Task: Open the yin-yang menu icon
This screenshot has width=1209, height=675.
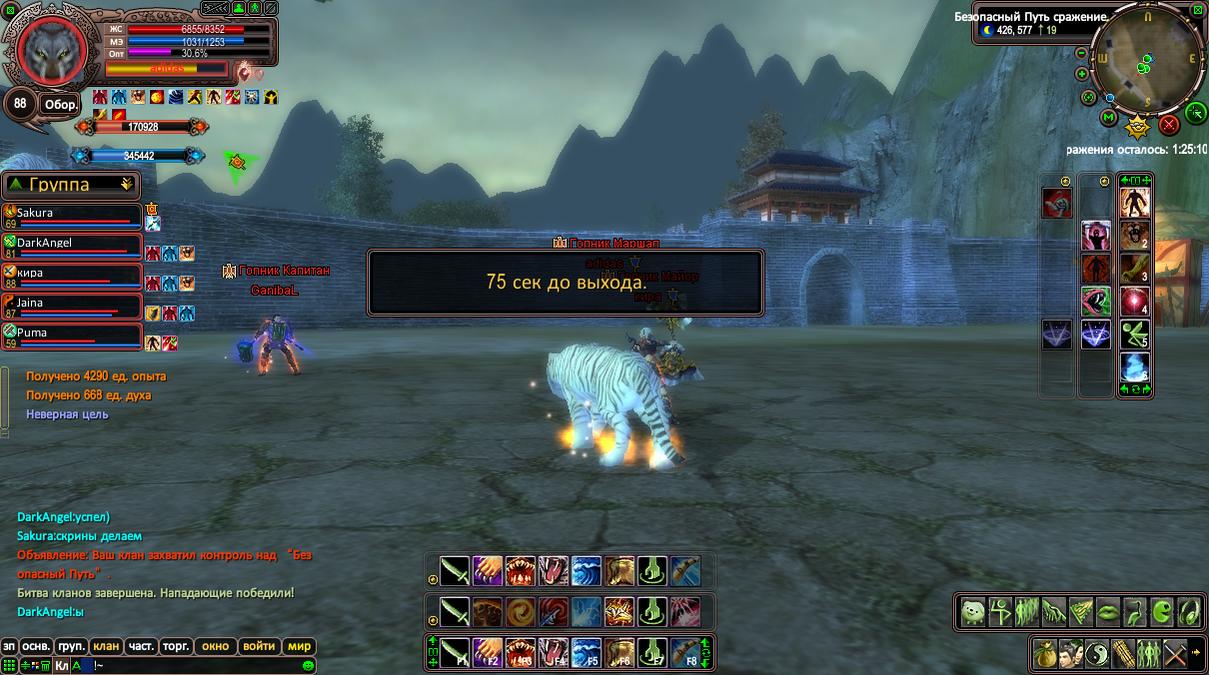Action: coord(1096,652)
